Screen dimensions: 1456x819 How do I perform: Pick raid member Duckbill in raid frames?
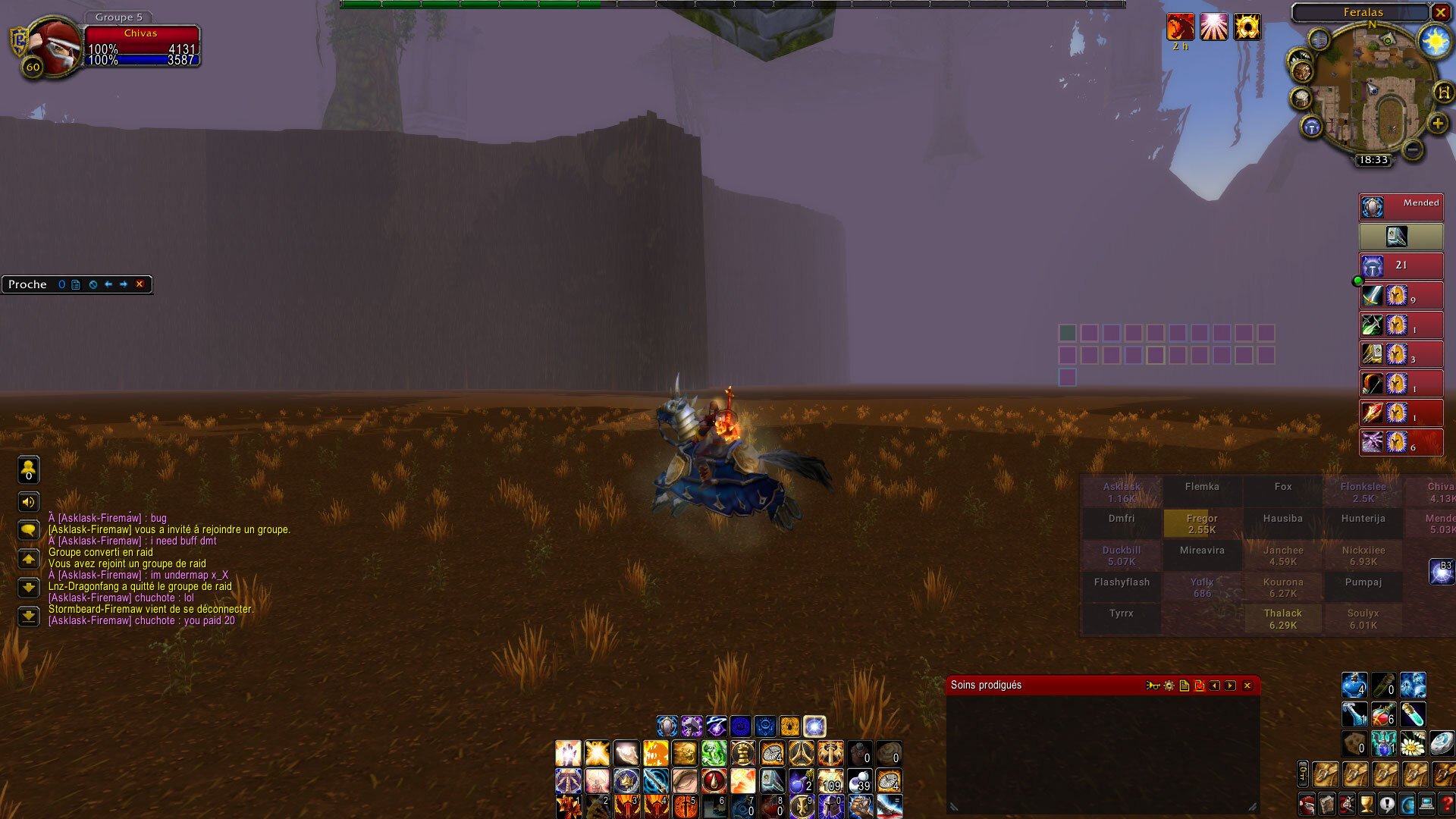(1122, 555)
